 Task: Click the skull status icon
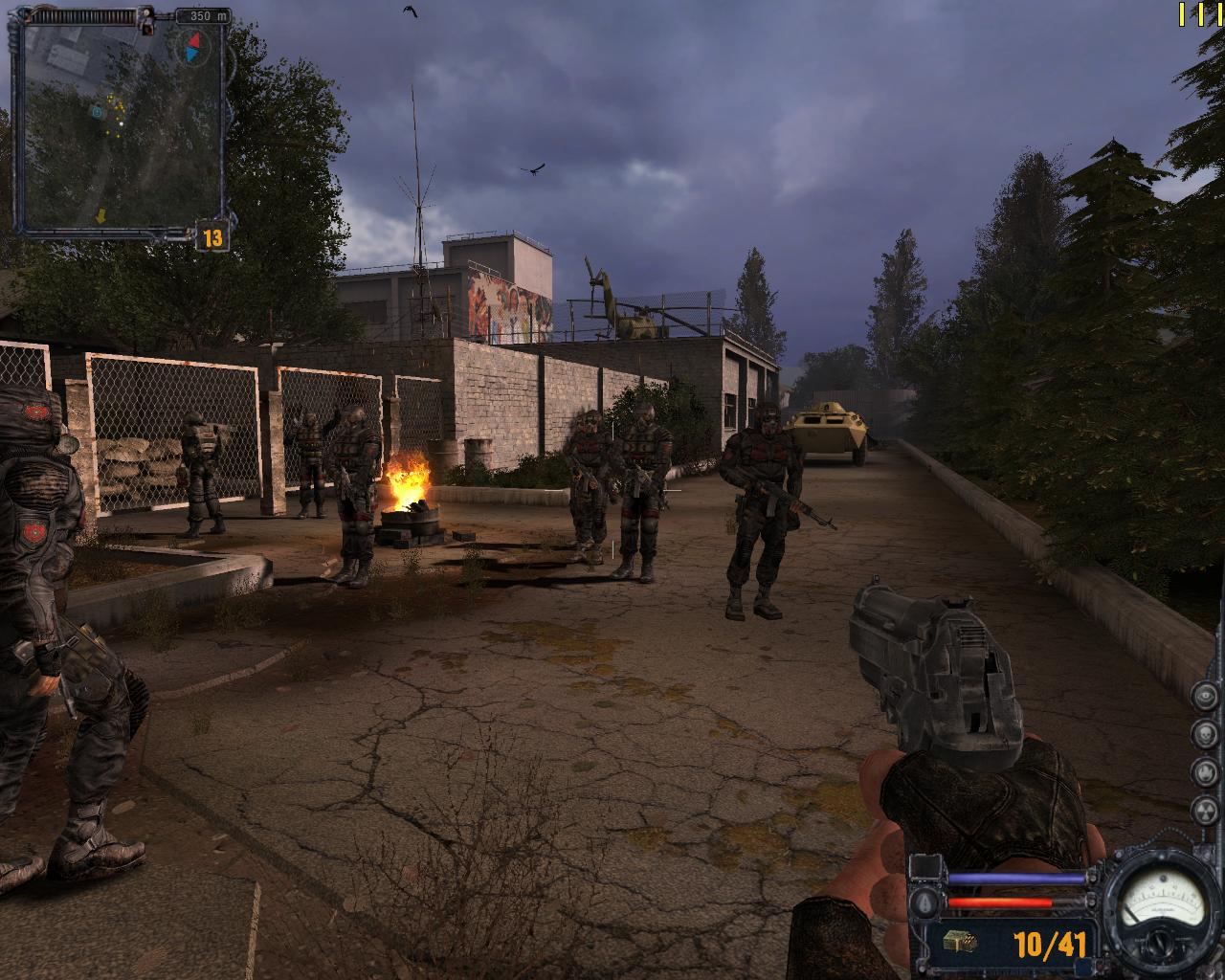[x=1204, y=734]
